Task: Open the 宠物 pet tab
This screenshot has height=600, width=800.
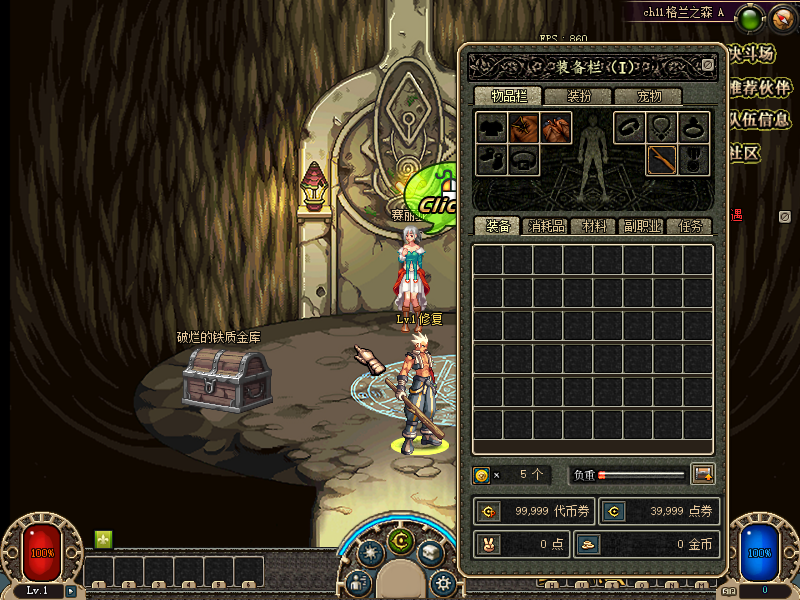Action: pos(649,96)
